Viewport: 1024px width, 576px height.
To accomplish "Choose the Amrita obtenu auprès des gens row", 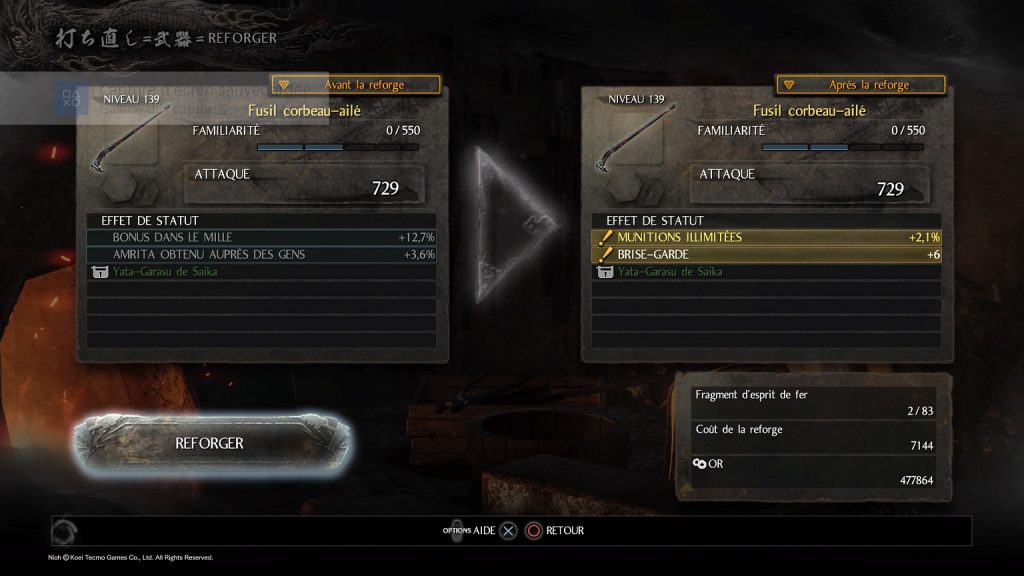I will coord(262,254).
